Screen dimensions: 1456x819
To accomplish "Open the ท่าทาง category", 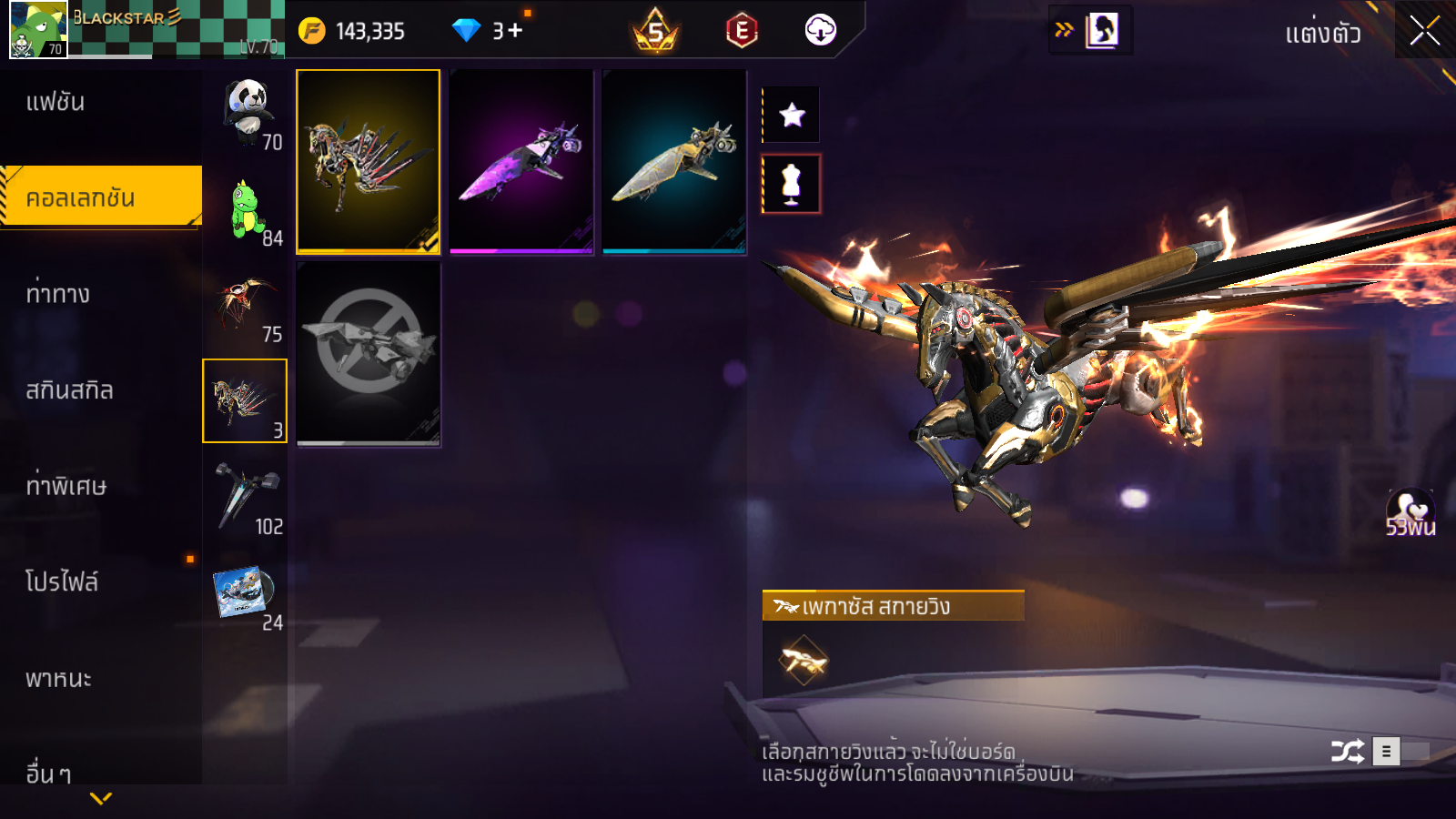I will (x=58, y=294).
